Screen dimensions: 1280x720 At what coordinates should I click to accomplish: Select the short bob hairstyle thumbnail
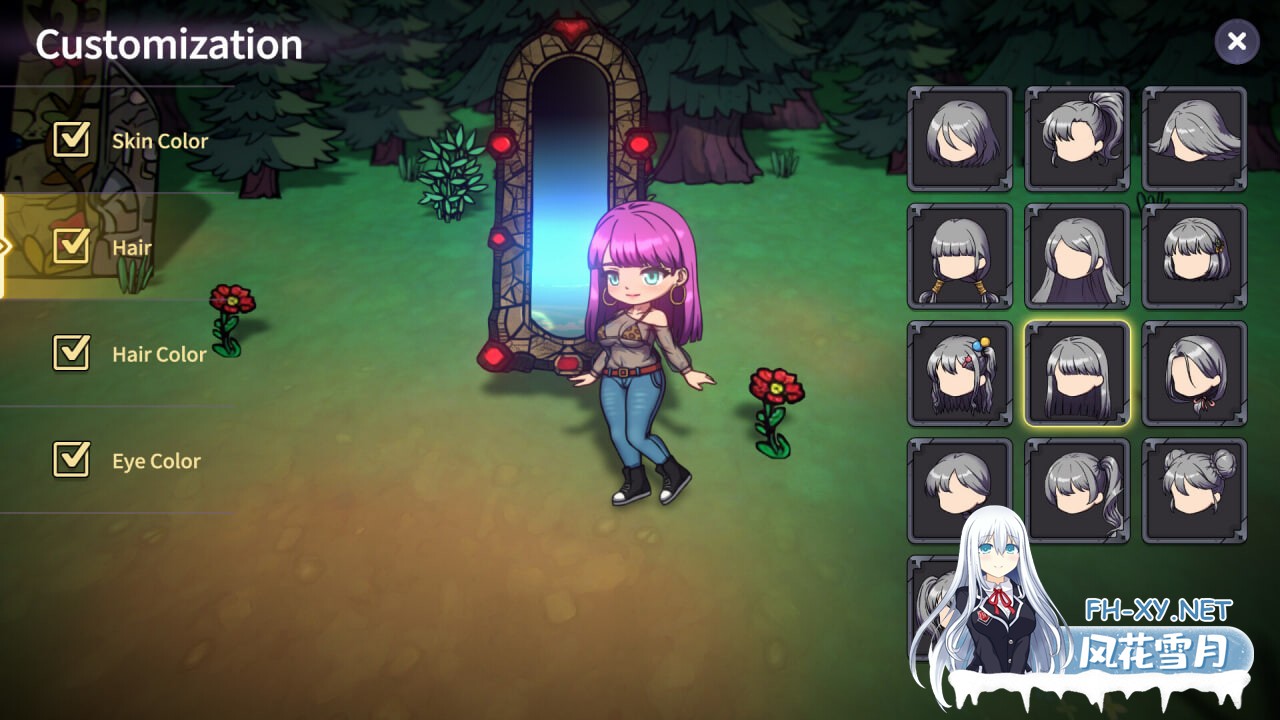pos(959,139)
